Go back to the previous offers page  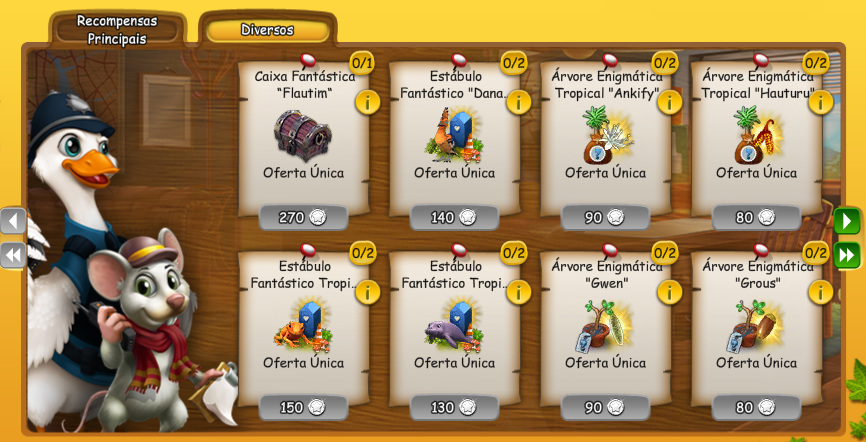pyautogui.click(x=13, y=220)
